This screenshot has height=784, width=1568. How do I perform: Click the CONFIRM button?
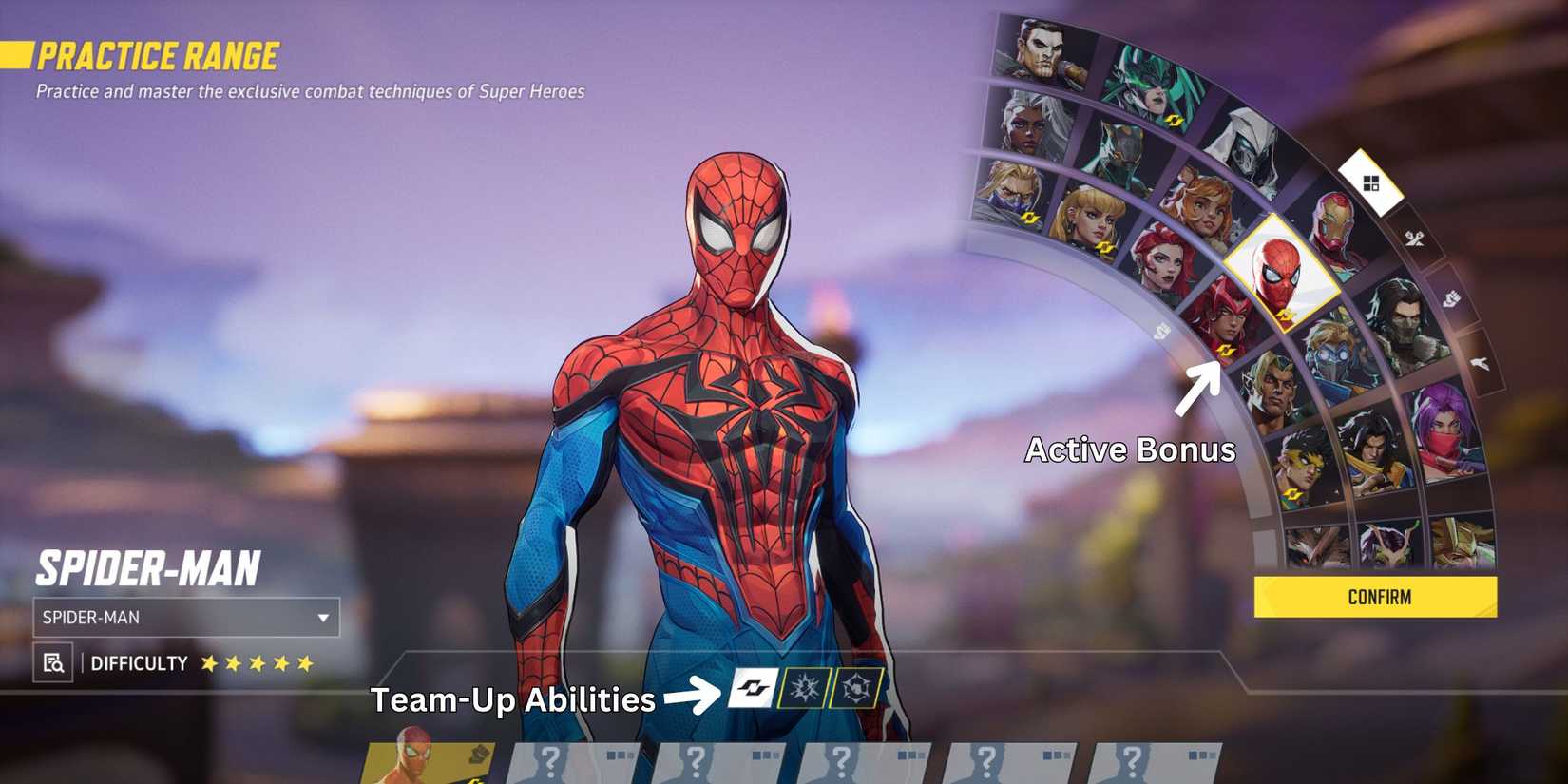coord(1378,597)
